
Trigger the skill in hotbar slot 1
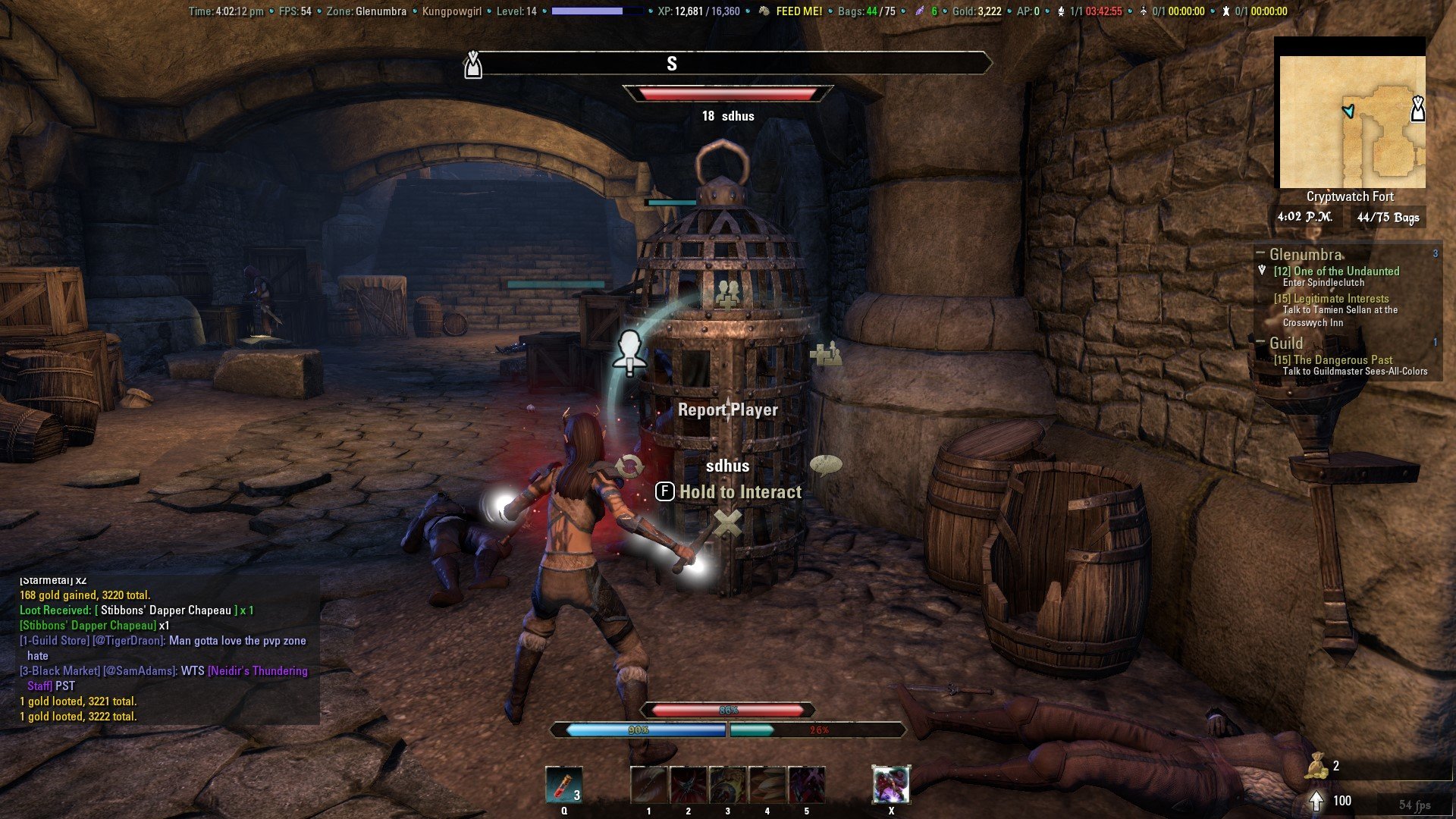coord(649,785)
